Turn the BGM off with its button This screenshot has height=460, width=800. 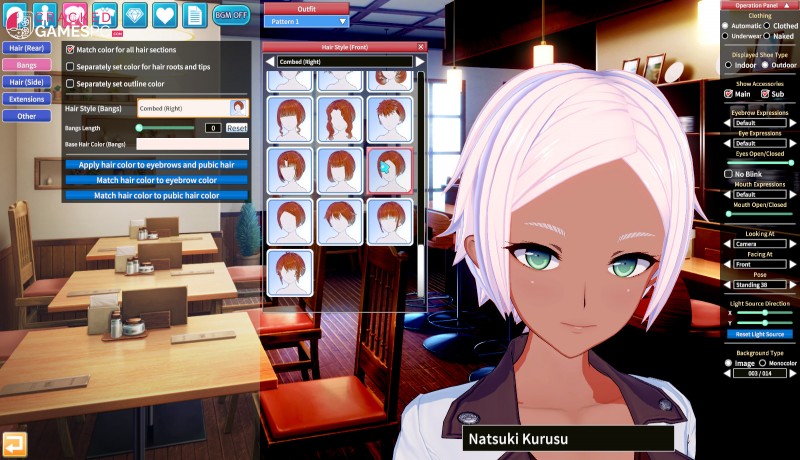click(231, 13)
